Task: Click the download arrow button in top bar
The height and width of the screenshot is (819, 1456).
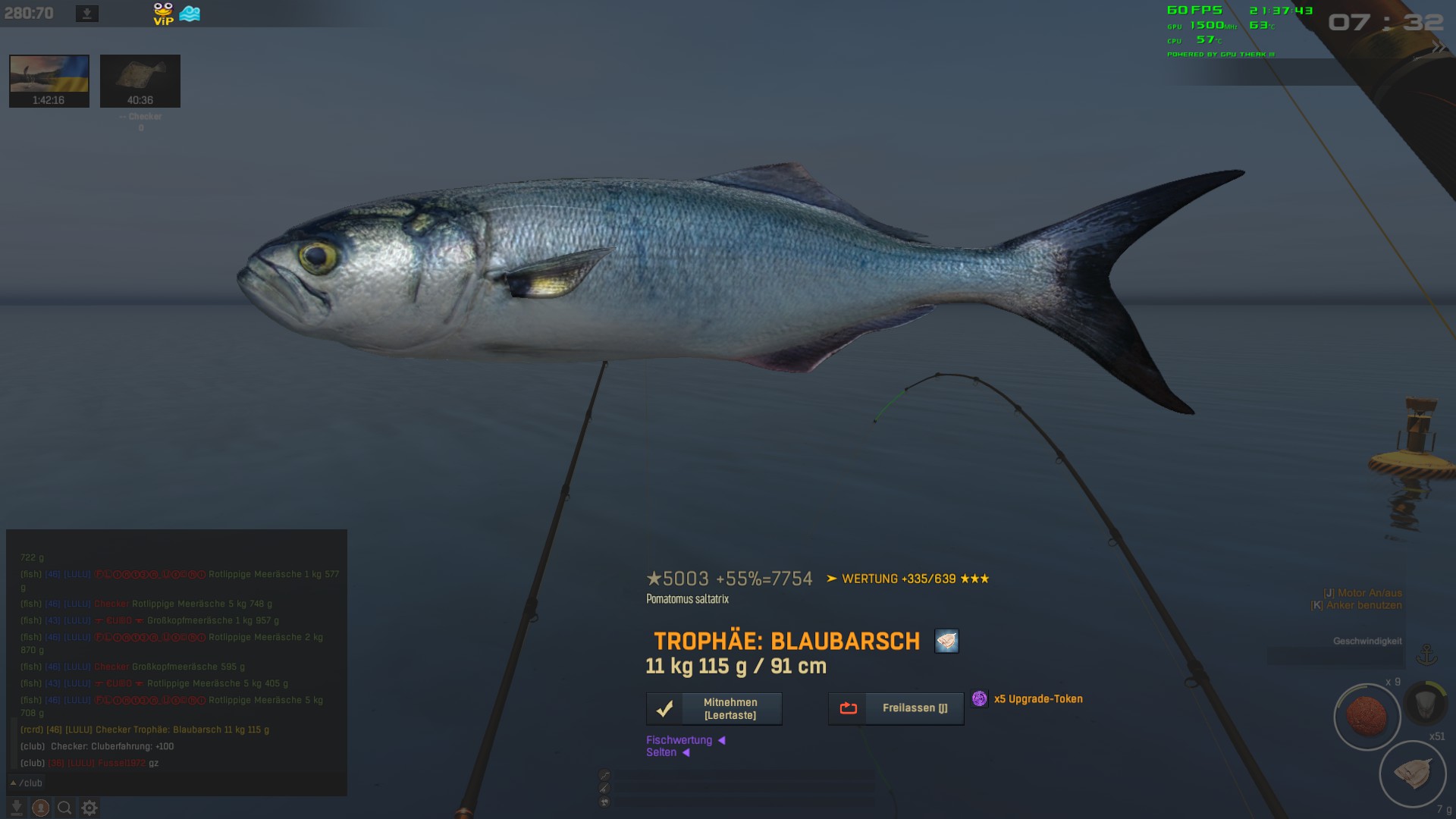Action: pyautogui.click(x=87, y=14)
